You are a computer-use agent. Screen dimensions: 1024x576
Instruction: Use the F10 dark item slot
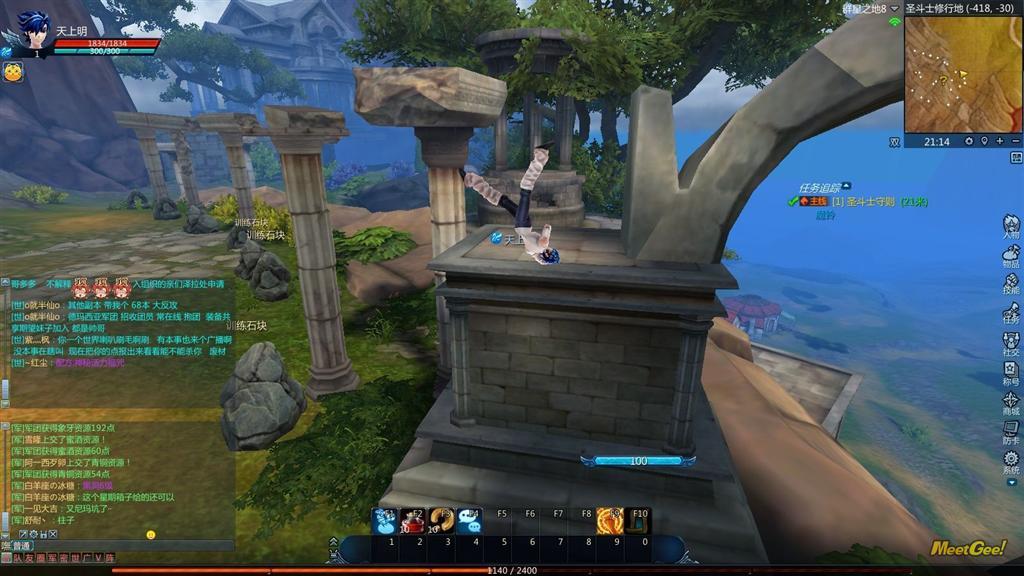[639, 521]
